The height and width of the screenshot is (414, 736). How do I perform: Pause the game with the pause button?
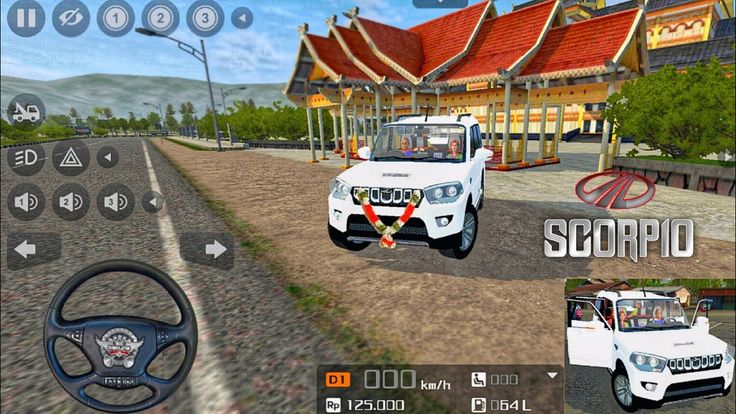tap(26, 18)
